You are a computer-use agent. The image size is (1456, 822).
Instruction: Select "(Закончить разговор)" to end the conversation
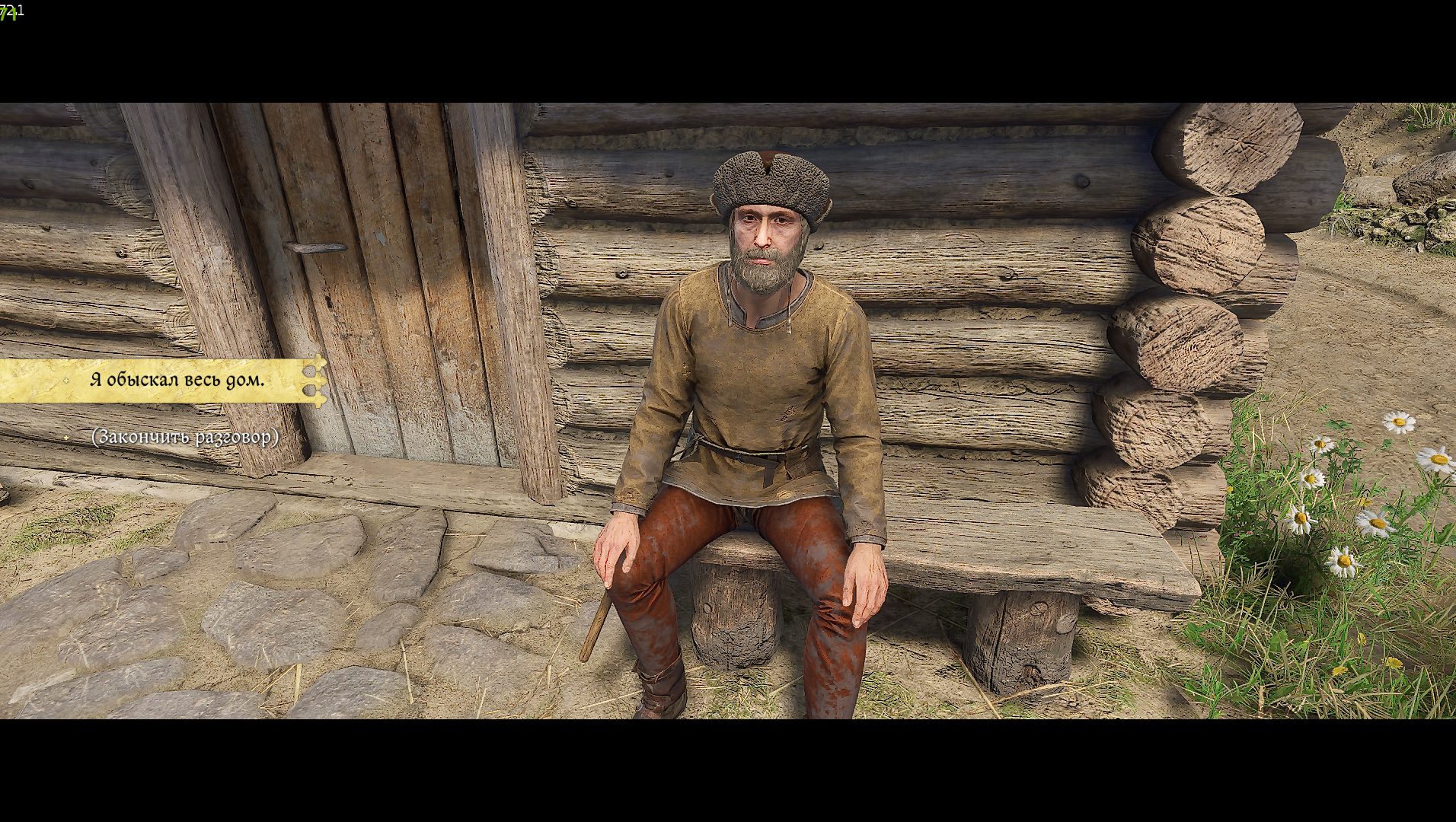pos(184,438)
